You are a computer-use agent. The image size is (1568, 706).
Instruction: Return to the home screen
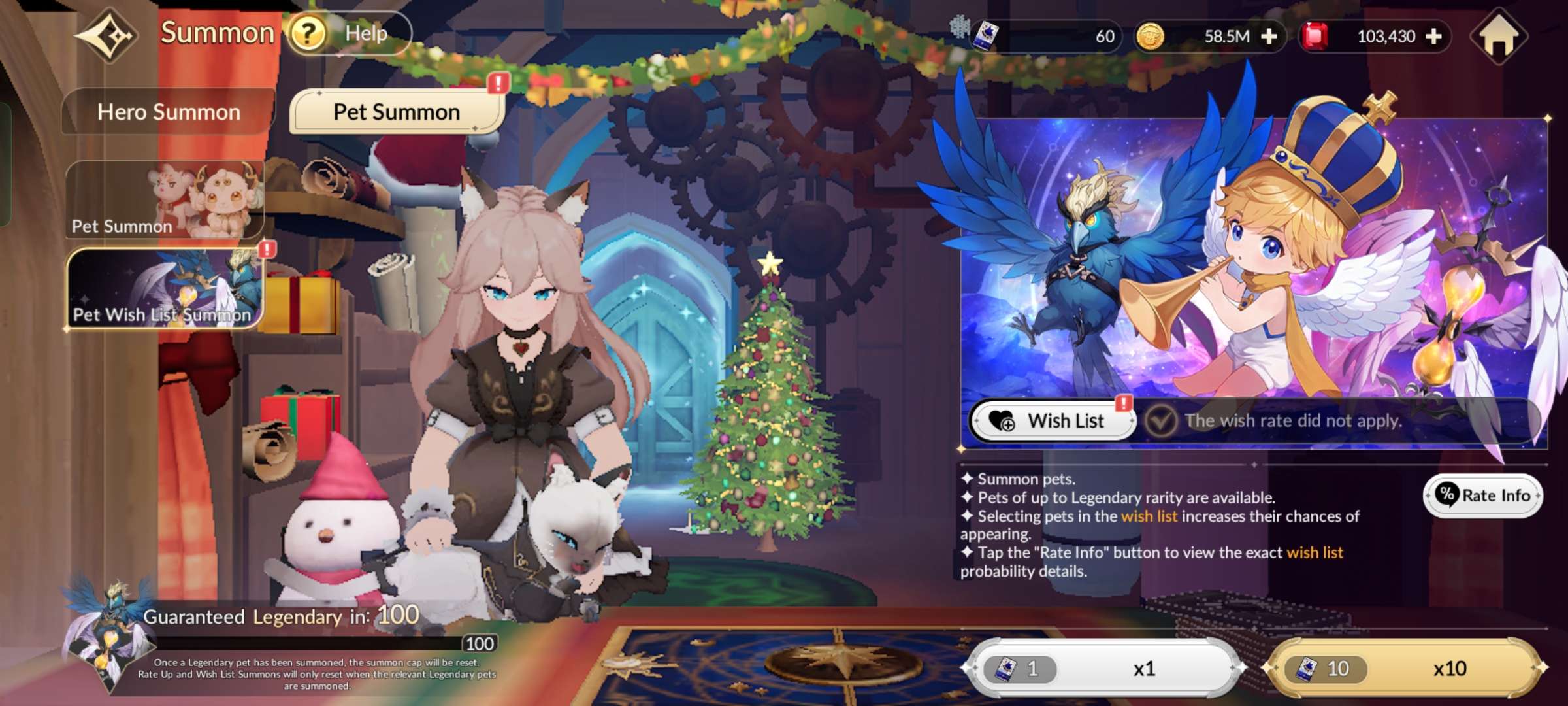coord(1499,37)
